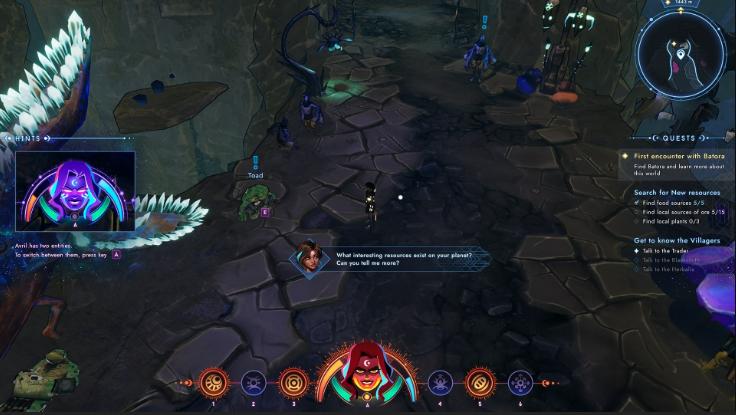The height and width of the screenshot is (415, 736).
Task: Activate the blue ability in slot 6
Action: [x=520, y=382]
